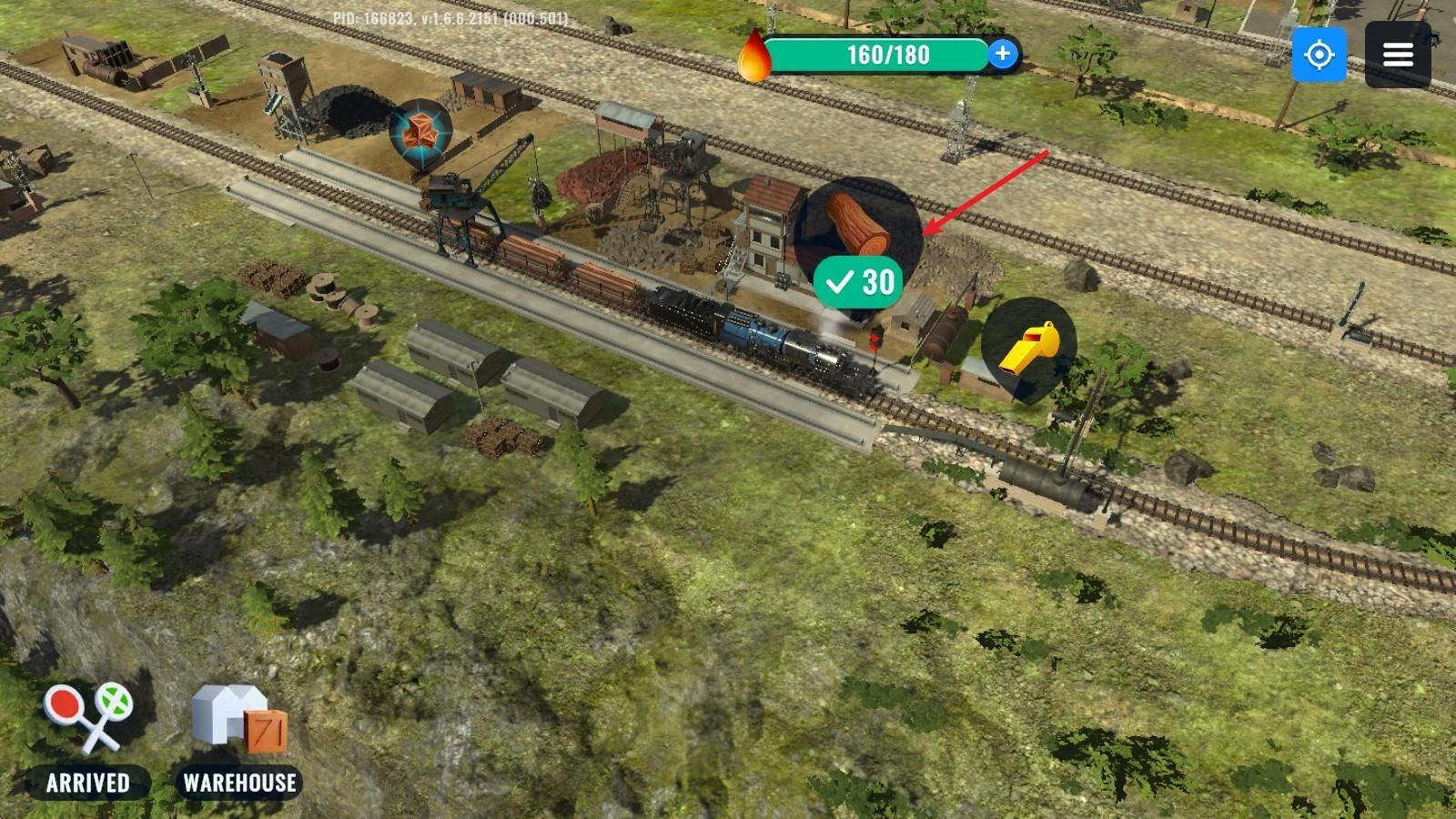Screen dimensions: 1456x819
Task: Add more fuel with the plus button
Action: tap(1002, 55)
